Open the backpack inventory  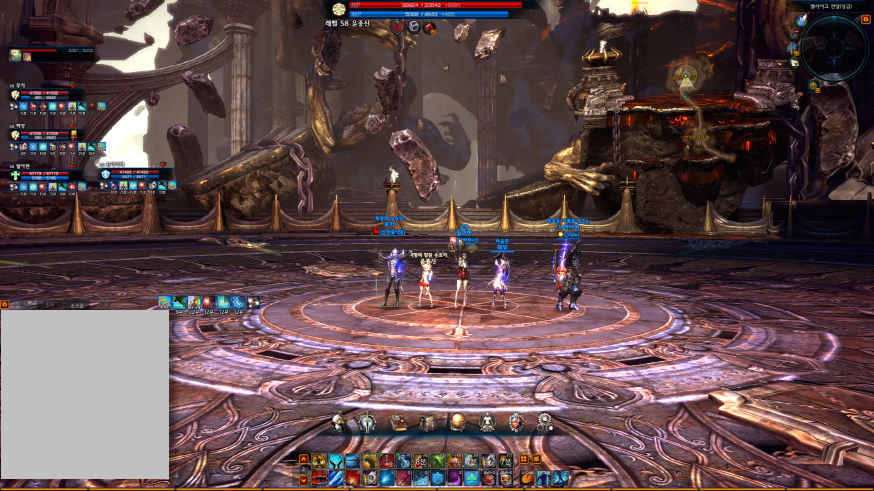pos(427,422)
